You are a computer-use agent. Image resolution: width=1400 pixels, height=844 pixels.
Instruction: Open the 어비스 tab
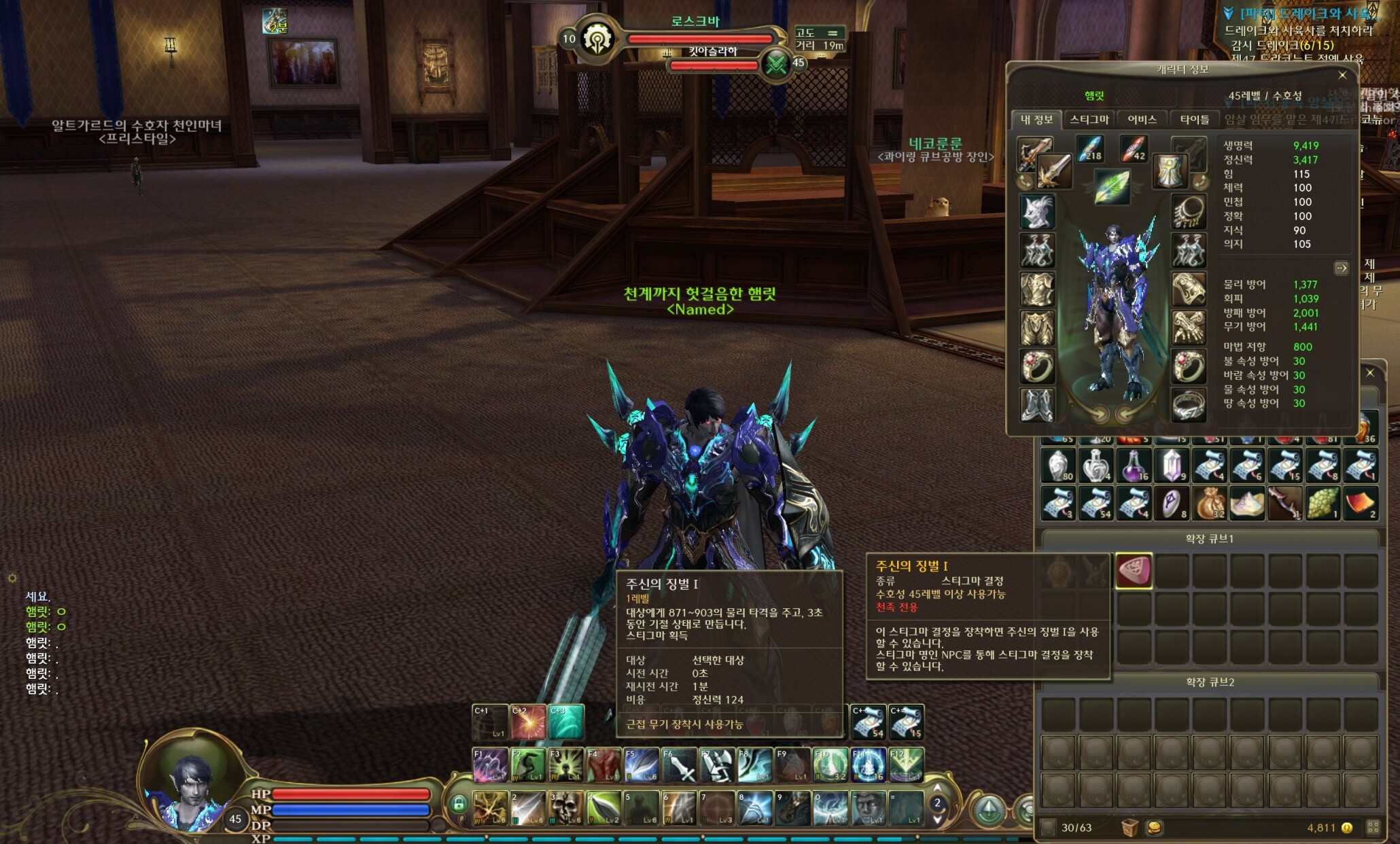point(1142,120)
